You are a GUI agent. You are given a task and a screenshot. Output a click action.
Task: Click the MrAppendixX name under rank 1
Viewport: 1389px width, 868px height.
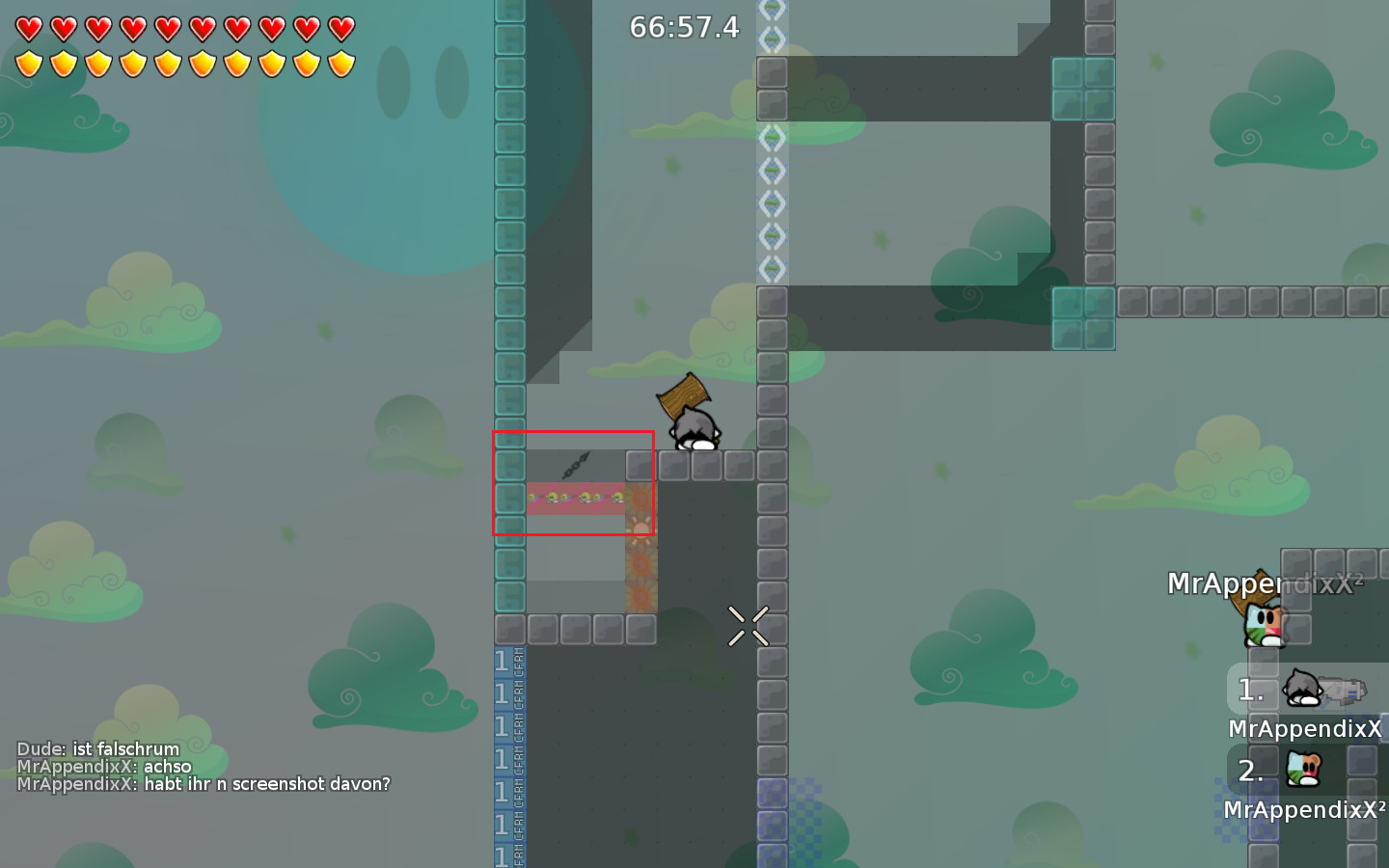point(1305,728)
